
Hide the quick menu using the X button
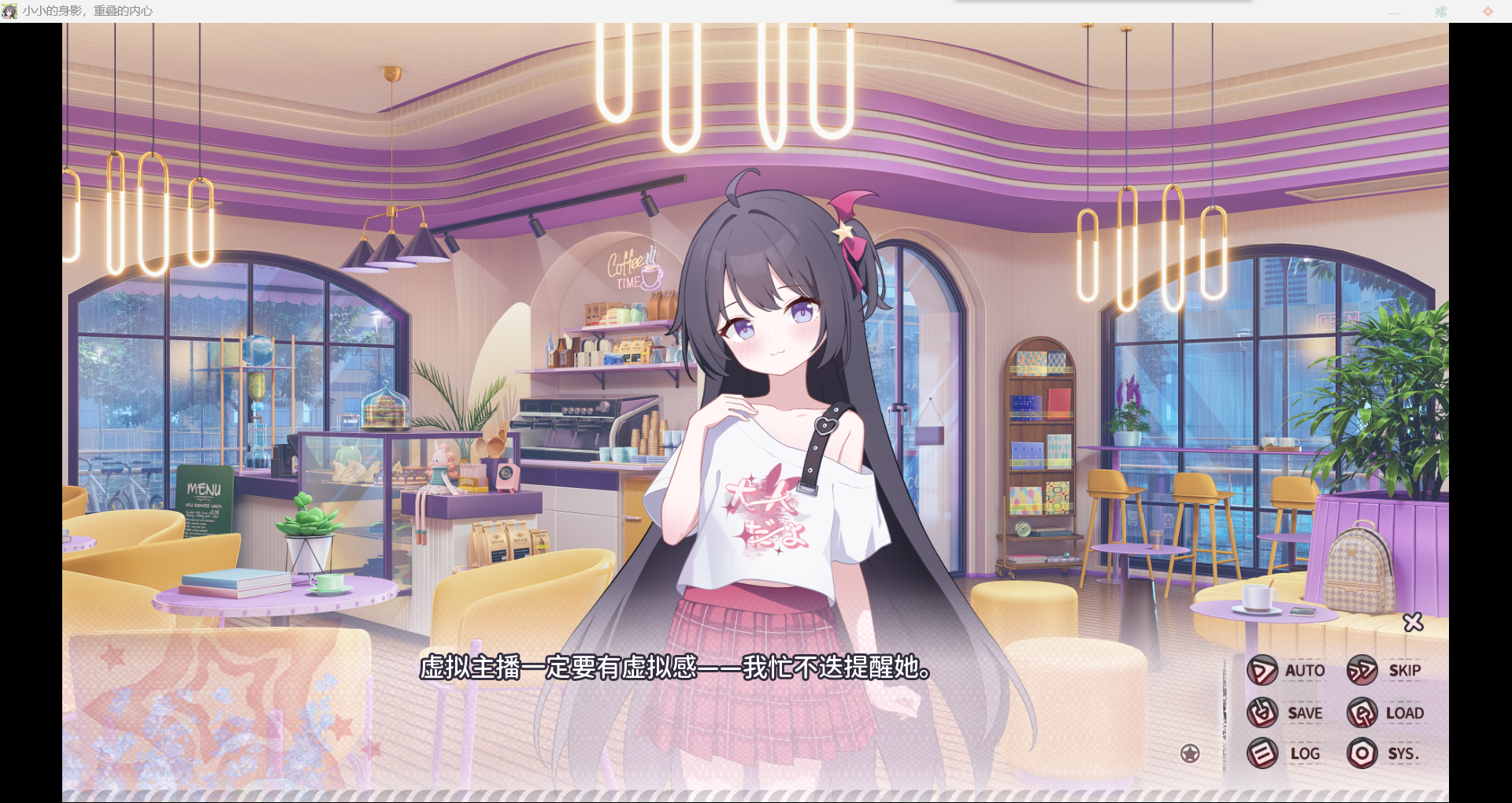[x=1414, y=622]
